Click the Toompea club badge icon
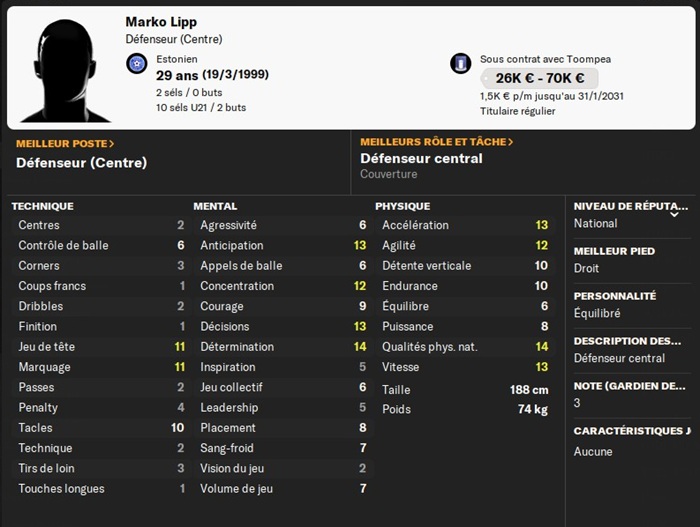Image resolution: width=700 pixels, height=527 pixels. (460, 64)
